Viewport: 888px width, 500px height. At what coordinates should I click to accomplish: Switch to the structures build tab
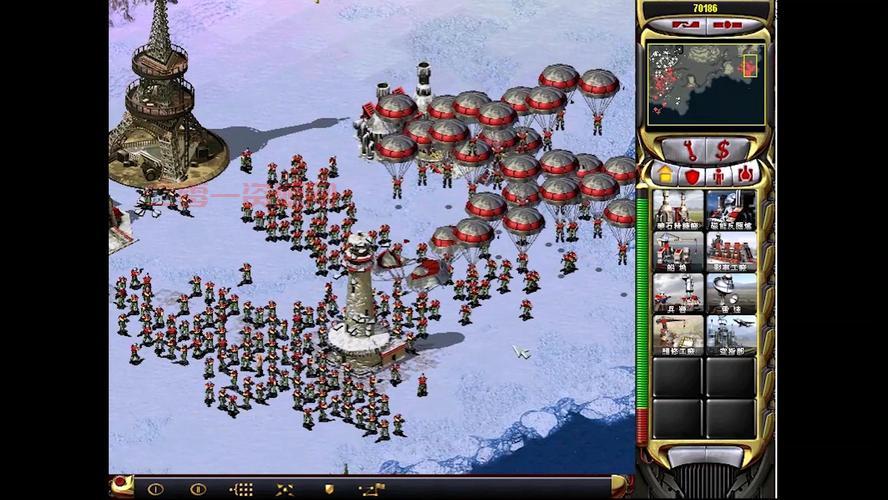(x=665, y=175)
